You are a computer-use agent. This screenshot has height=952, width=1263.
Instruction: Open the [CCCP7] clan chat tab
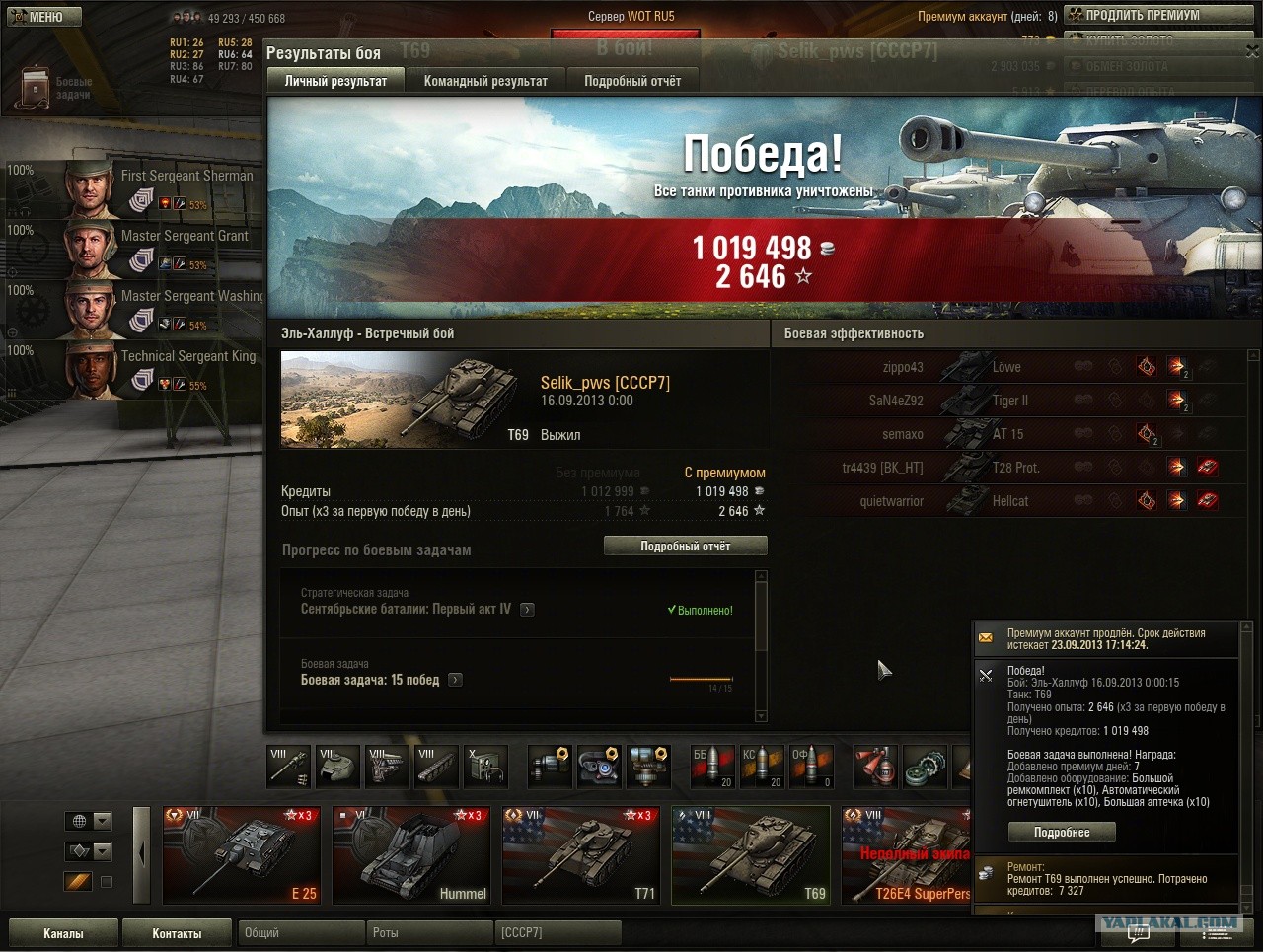(557, 933)
